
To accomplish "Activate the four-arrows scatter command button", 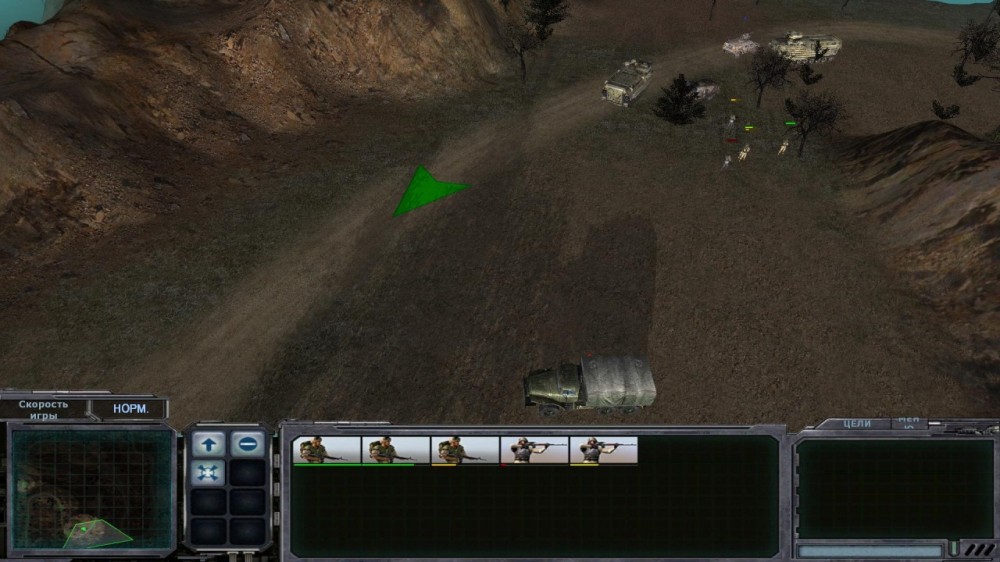I will (209, 473).
